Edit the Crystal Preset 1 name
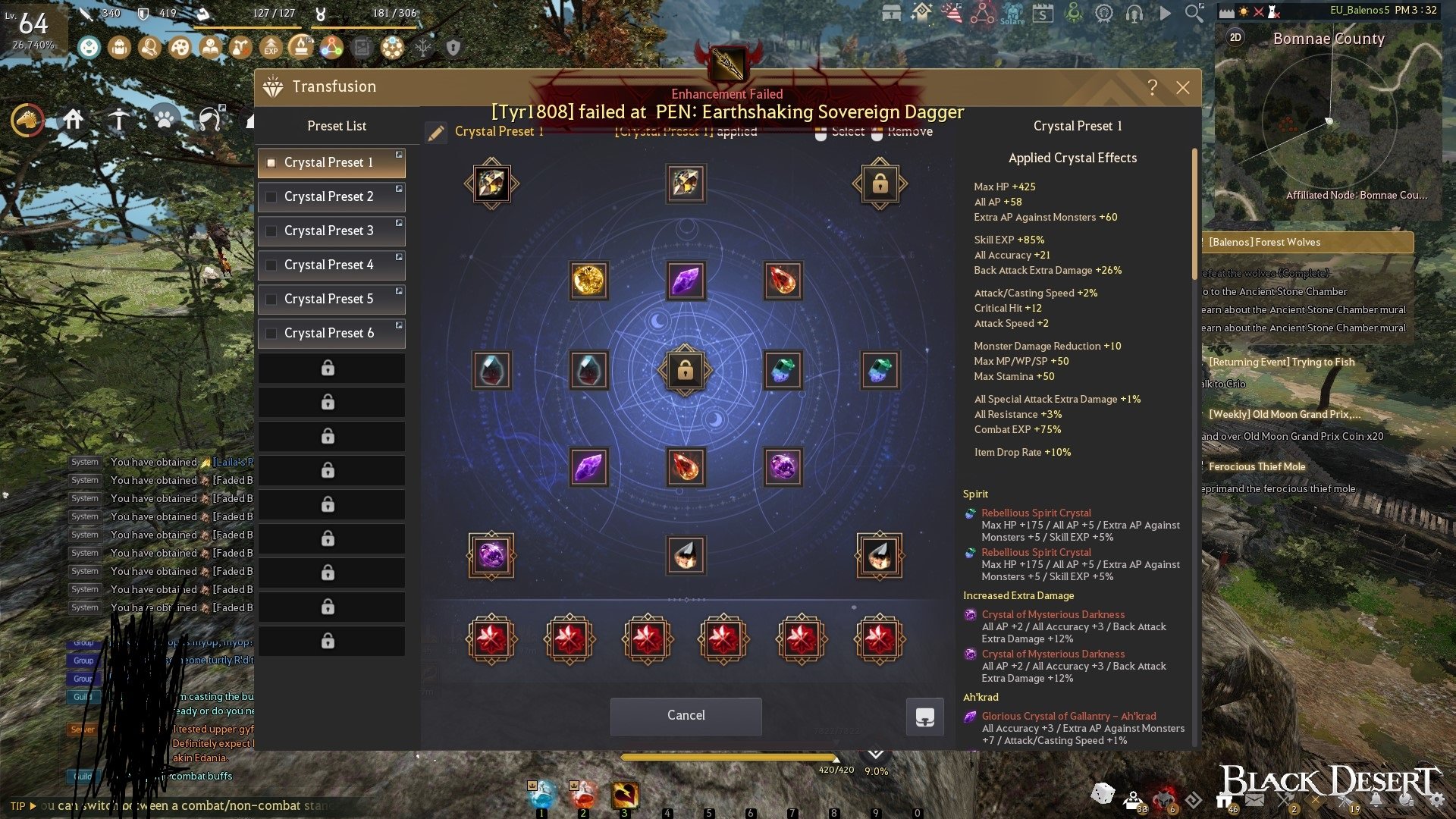Image resolution: width=1456 pixels, height=819 pixels. tap(436, 133)
